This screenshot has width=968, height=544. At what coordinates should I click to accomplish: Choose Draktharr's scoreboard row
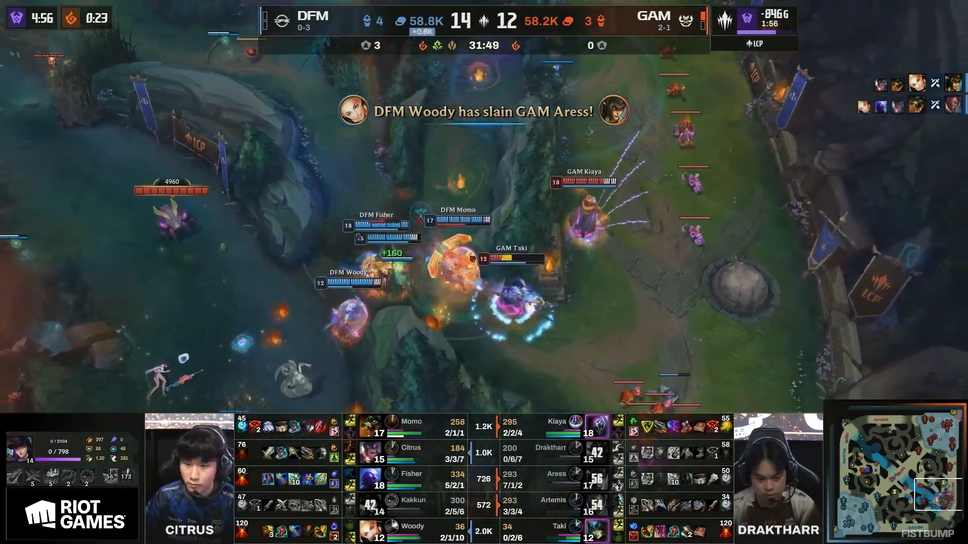click(560, 452)
